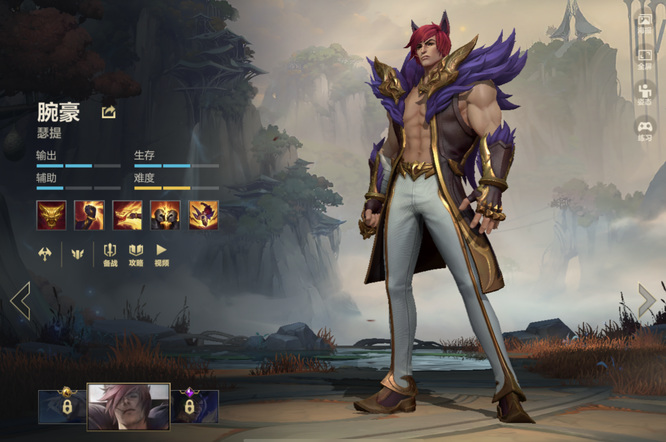Select the purple slam ultimate ability icon
The image size is (666, 442).
203,215
